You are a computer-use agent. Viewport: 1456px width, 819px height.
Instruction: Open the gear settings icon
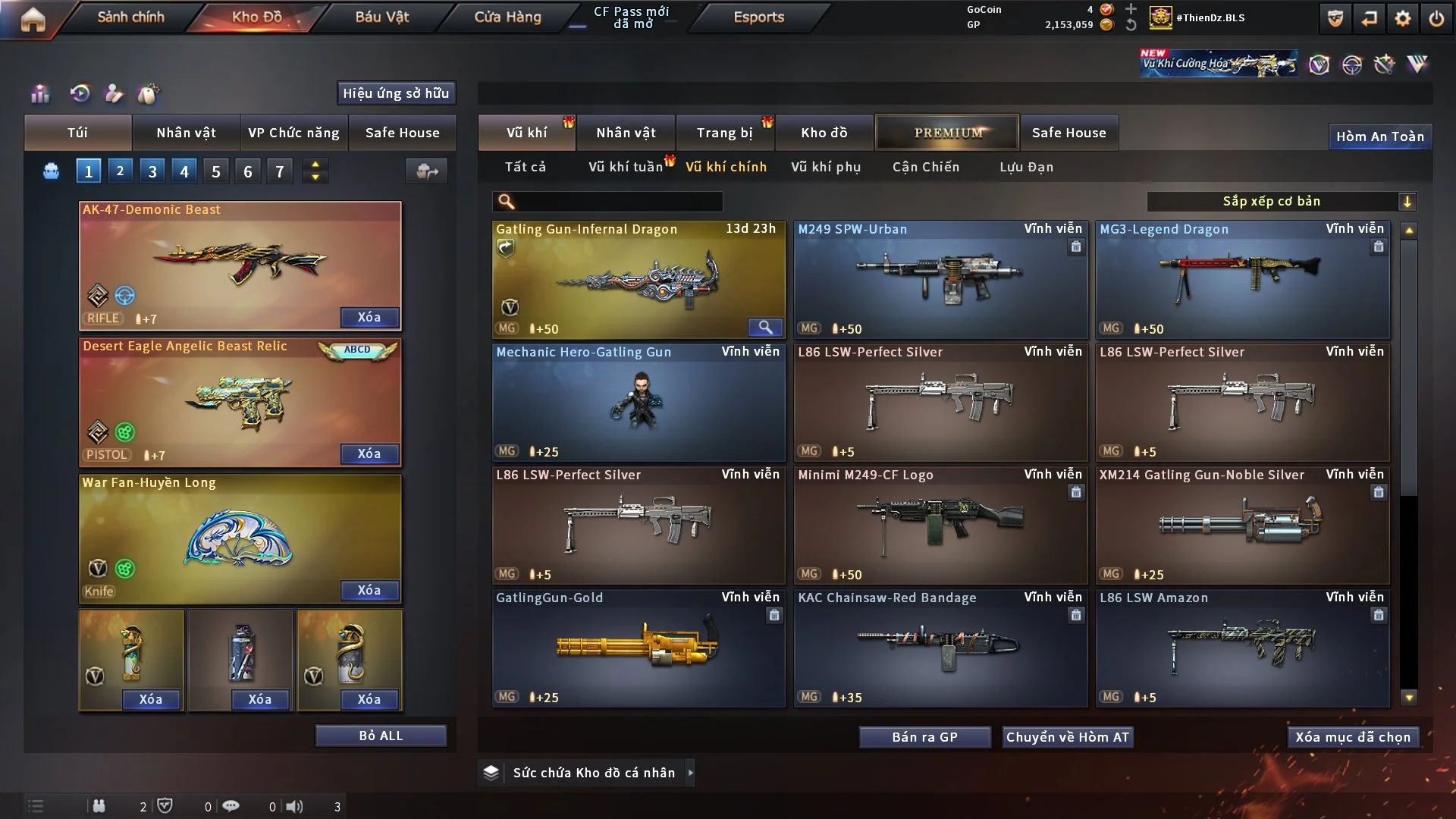coord(1402,19)
